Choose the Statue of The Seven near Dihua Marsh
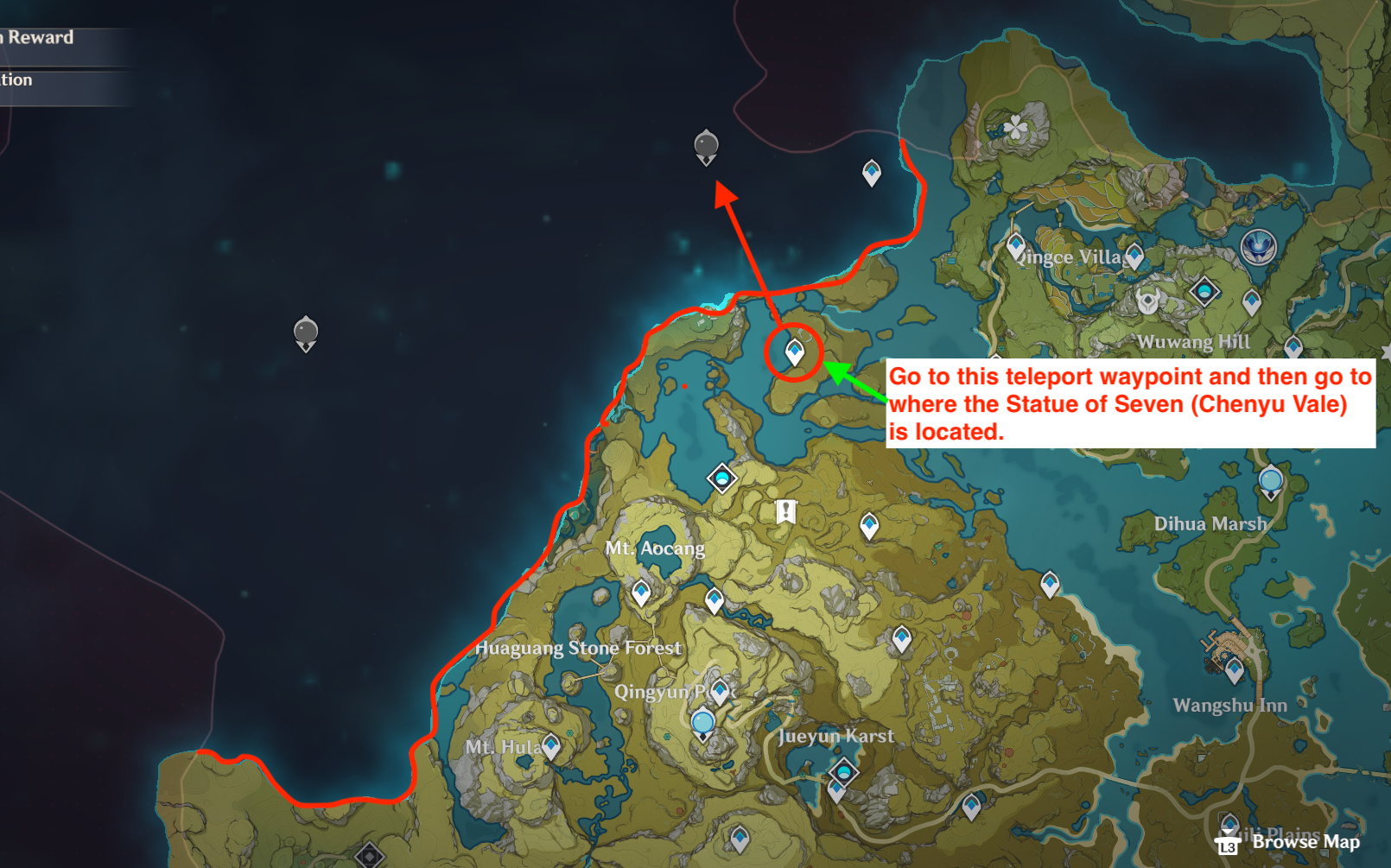 [1270, 481]
